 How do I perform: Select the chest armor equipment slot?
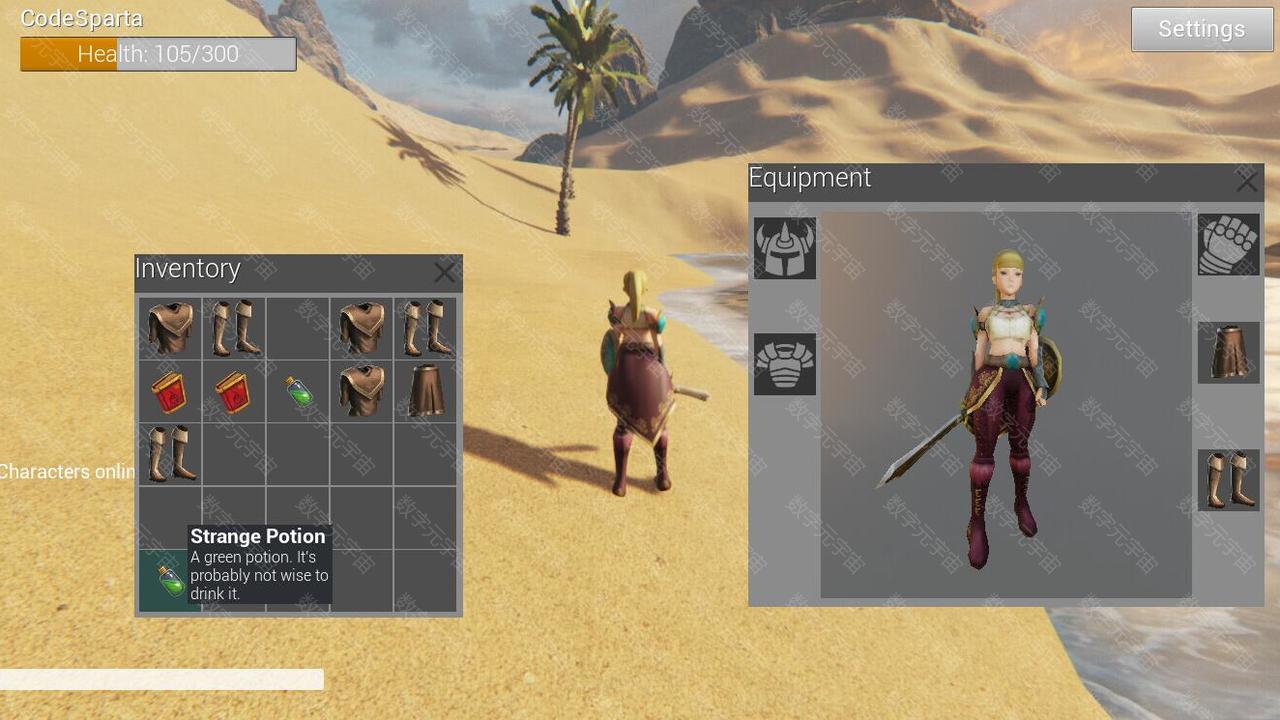click(x=784, y=364)
